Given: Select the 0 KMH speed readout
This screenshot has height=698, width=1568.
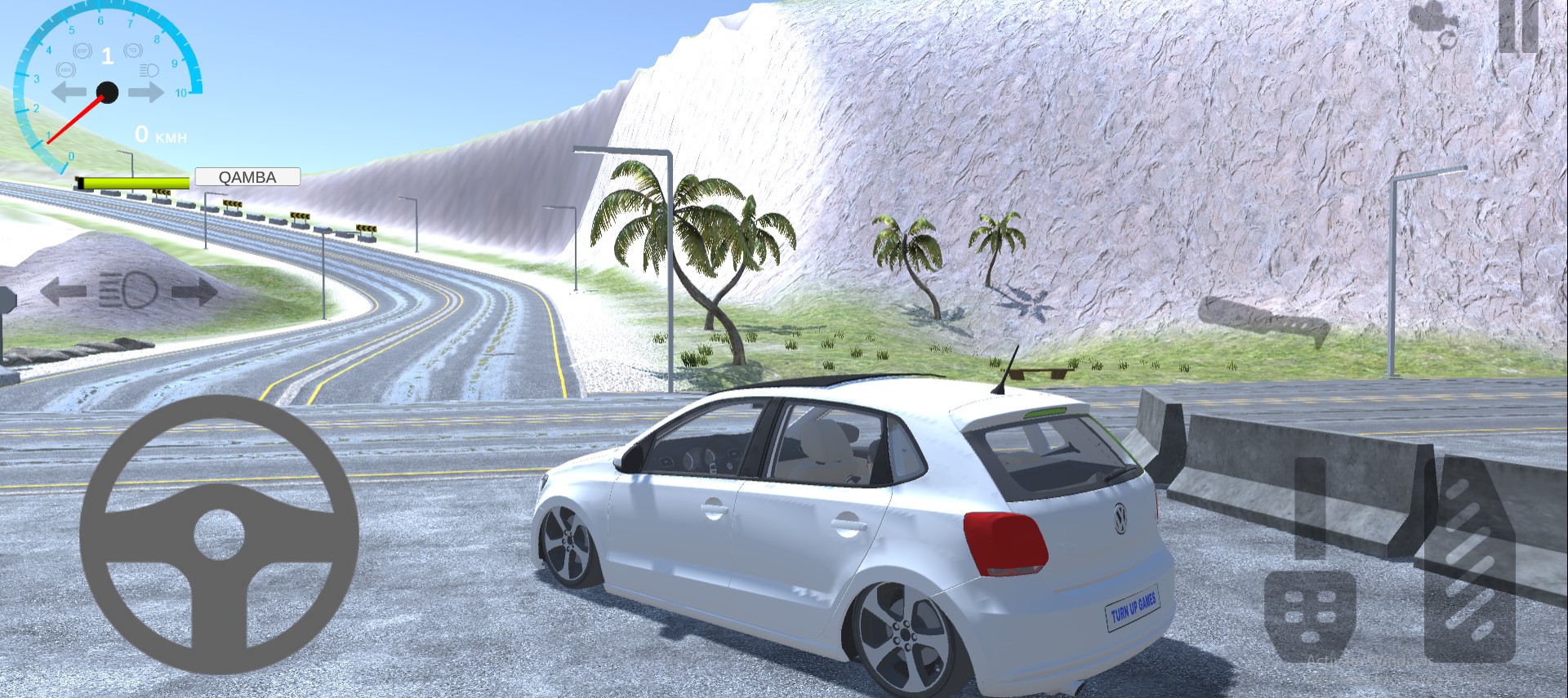Looking at the screenshot, I should click(x=160, y=135).
